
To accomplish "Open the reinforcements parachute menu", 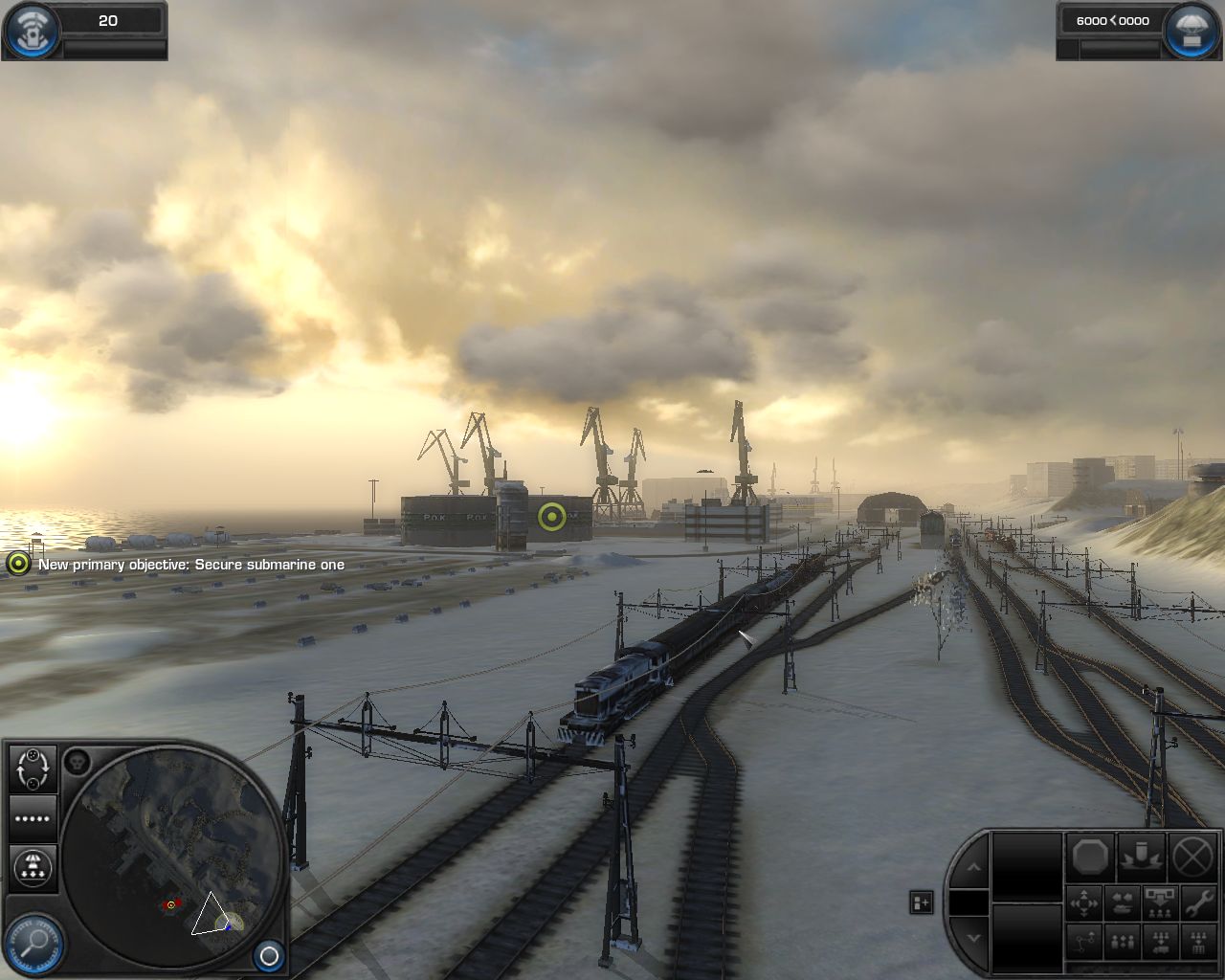I will [1191, 31].
